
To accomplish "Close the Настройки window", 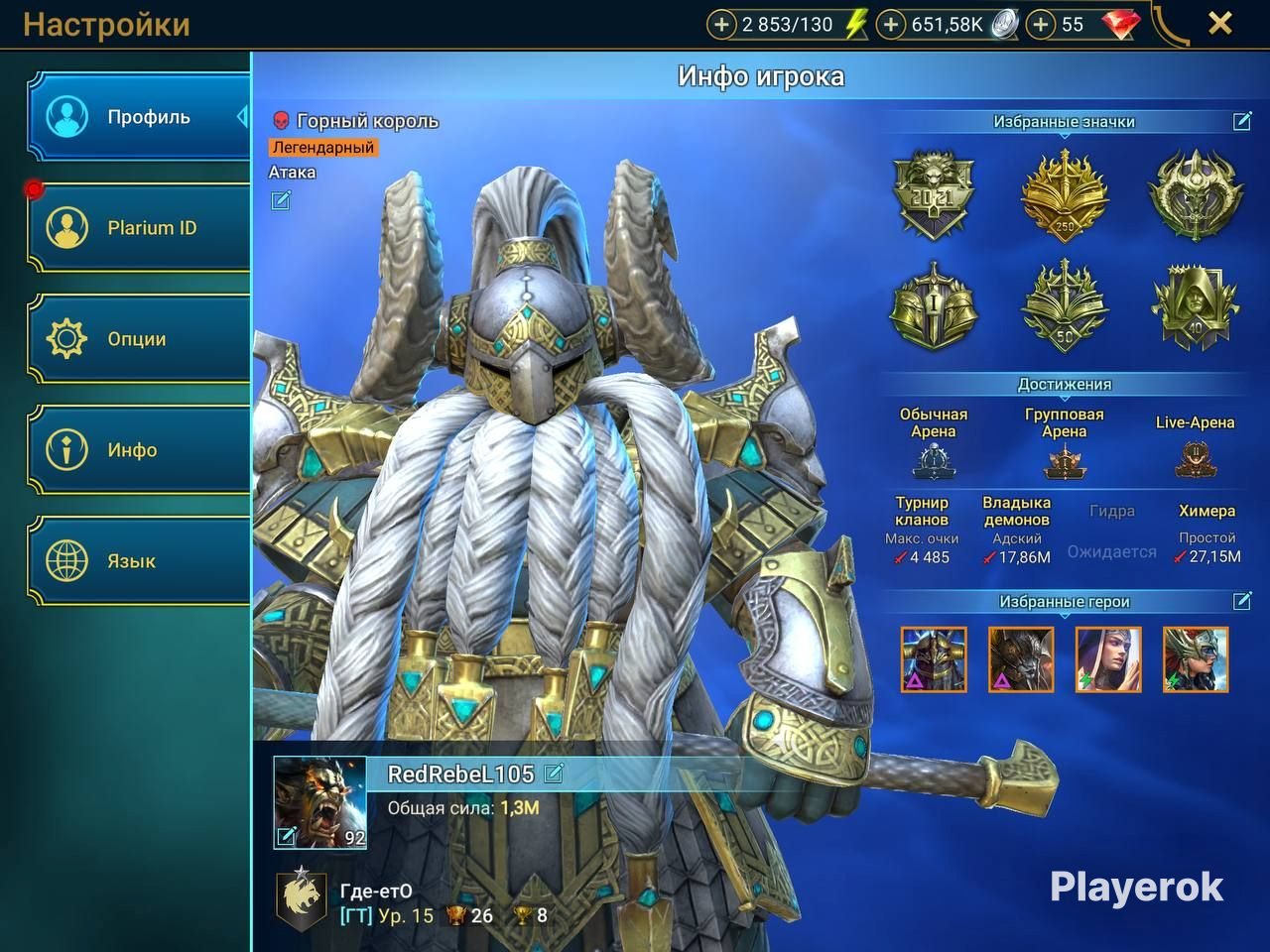I will (x=1219, y=24).
